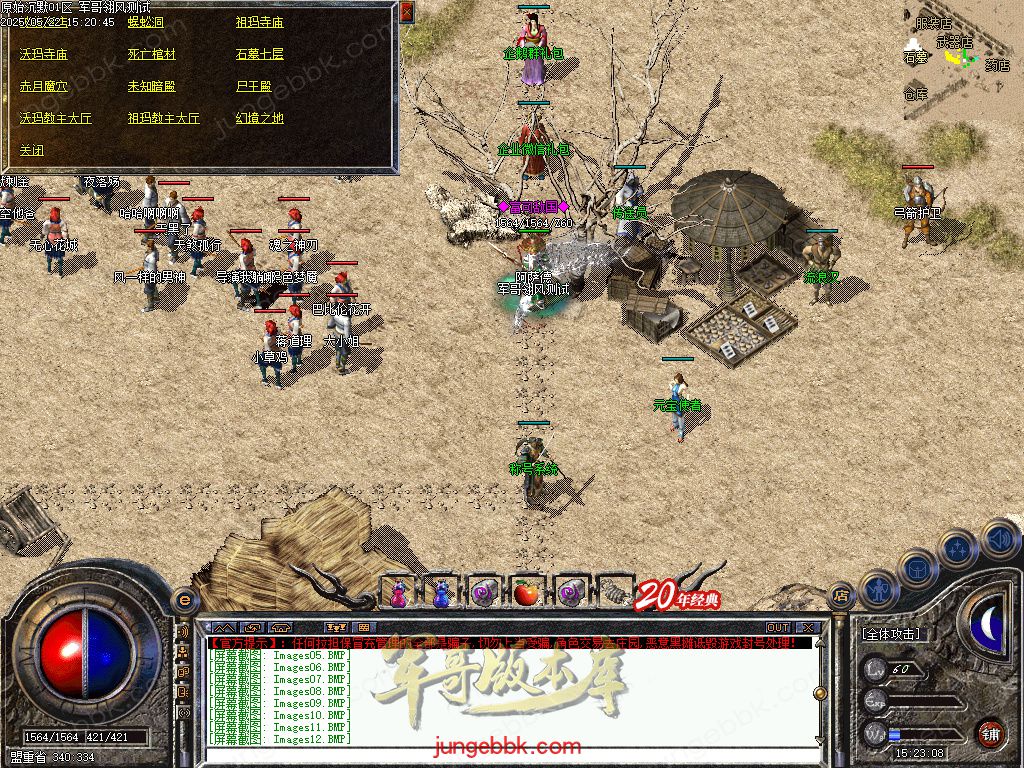Close the teleport window with the red X
The image size is (1024, 768).
(x=407, y=12)
